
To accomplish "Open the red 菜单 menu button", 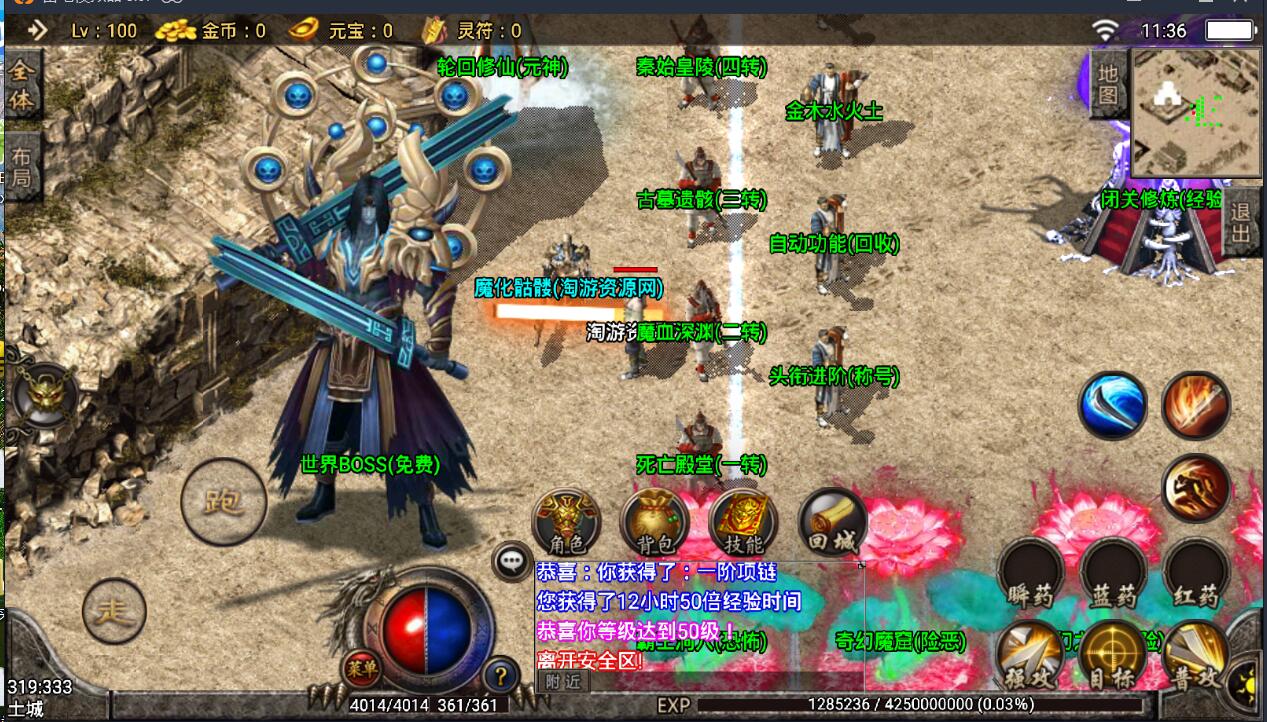I will 361,667.
